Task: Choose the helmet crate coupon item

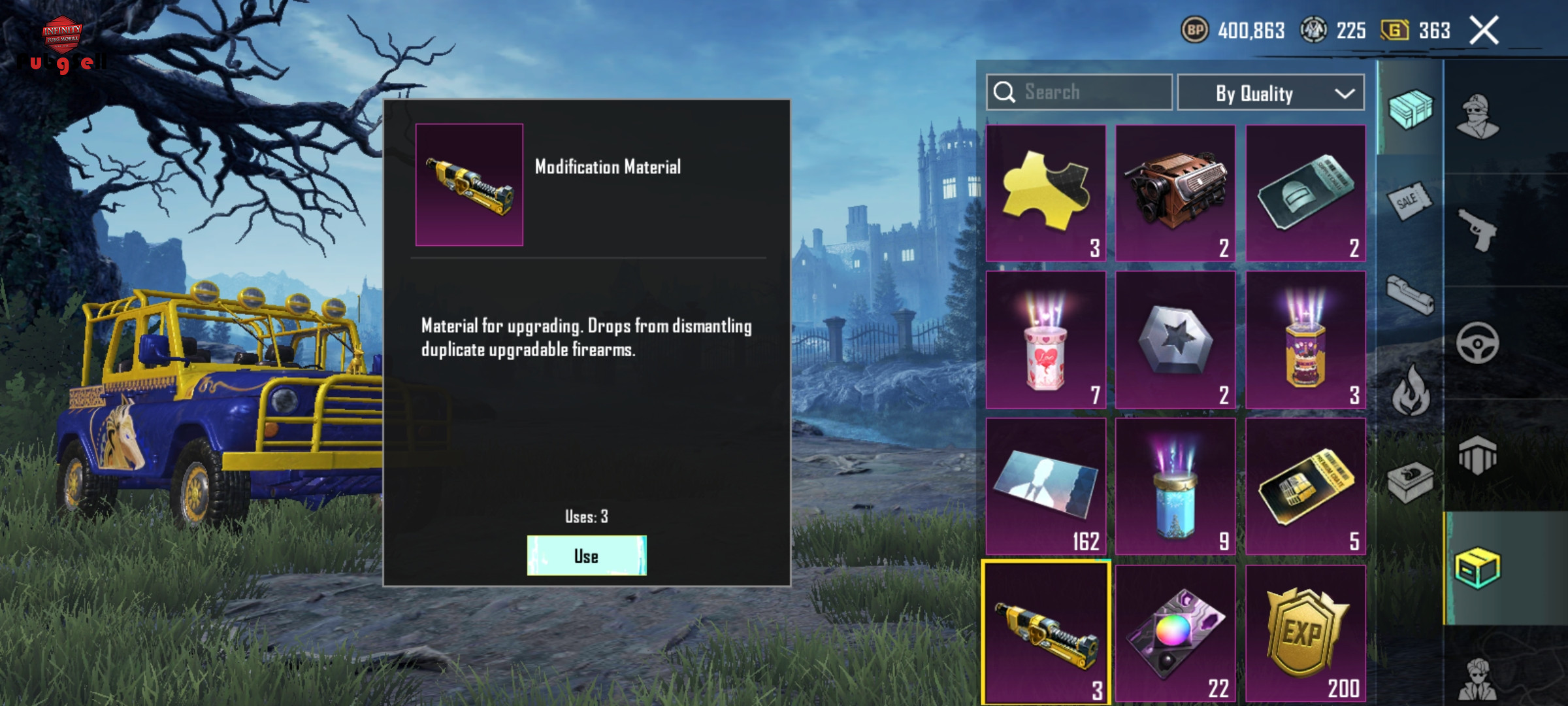Action: coord(1305,193)
